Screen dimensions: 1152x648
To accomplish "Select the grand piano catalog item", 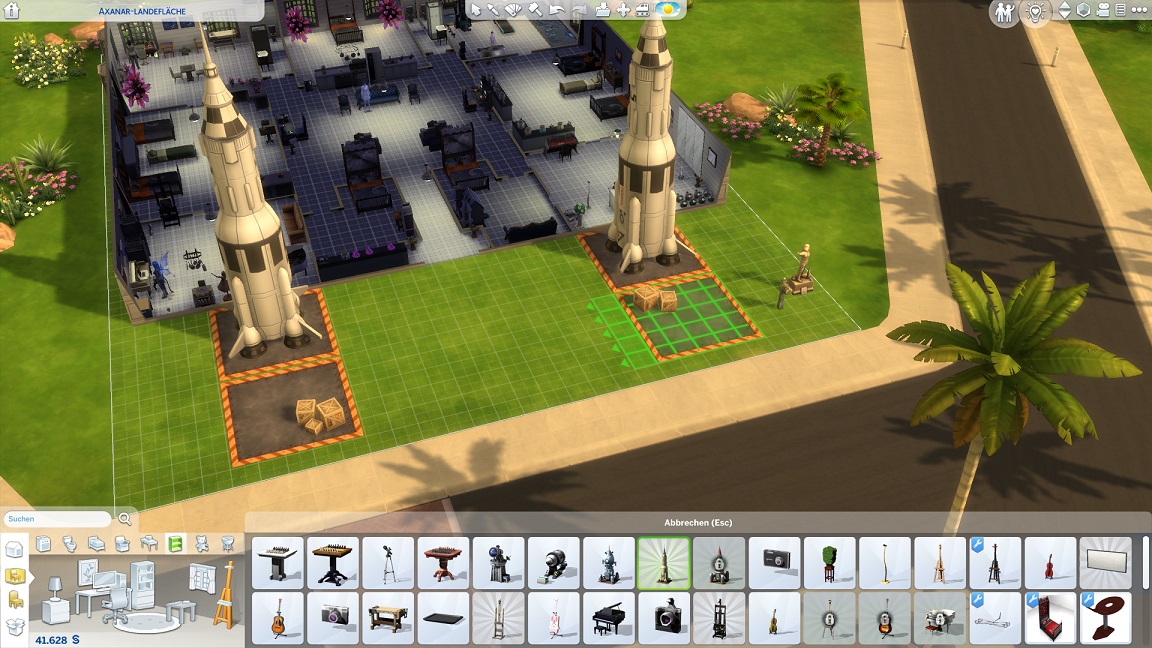I will click(x=609, y=618).
